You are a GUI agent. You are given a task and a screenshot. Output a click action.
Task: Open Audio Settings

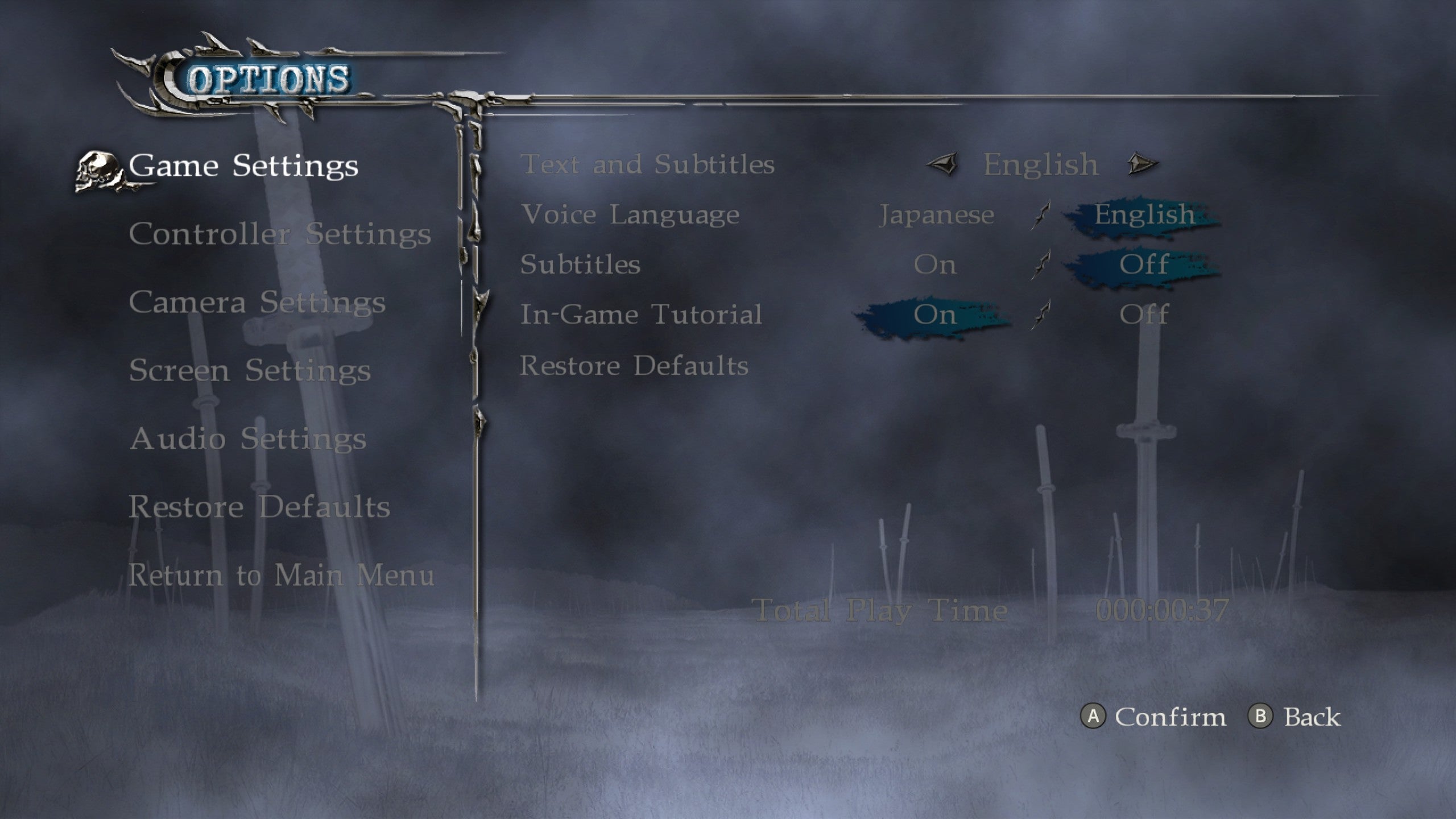[249, 439]
